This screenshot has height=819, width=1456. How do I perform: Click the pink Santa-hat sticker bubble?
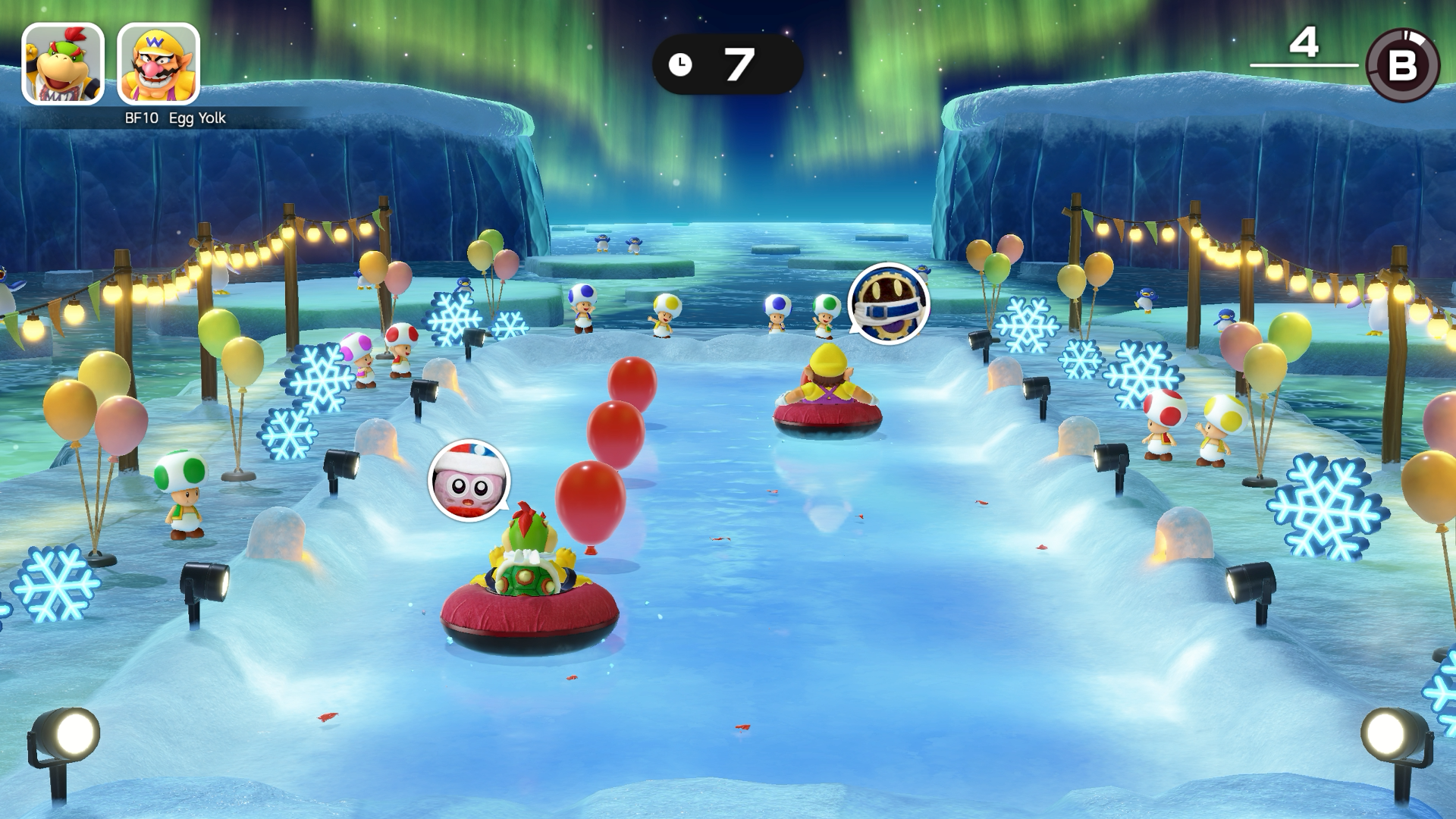[469, 481]
